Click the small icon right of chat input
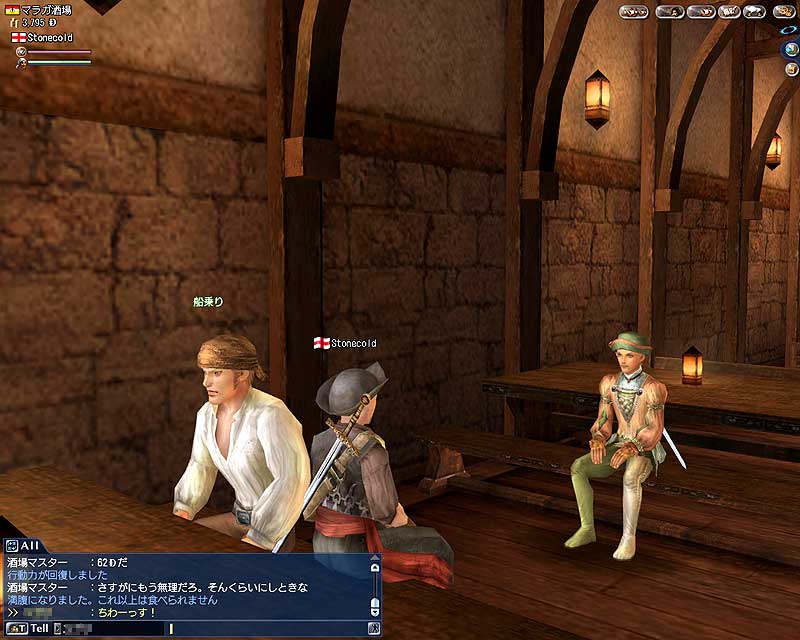The width and height of the screenshot is (800, 640). click(x=374, y=628)
